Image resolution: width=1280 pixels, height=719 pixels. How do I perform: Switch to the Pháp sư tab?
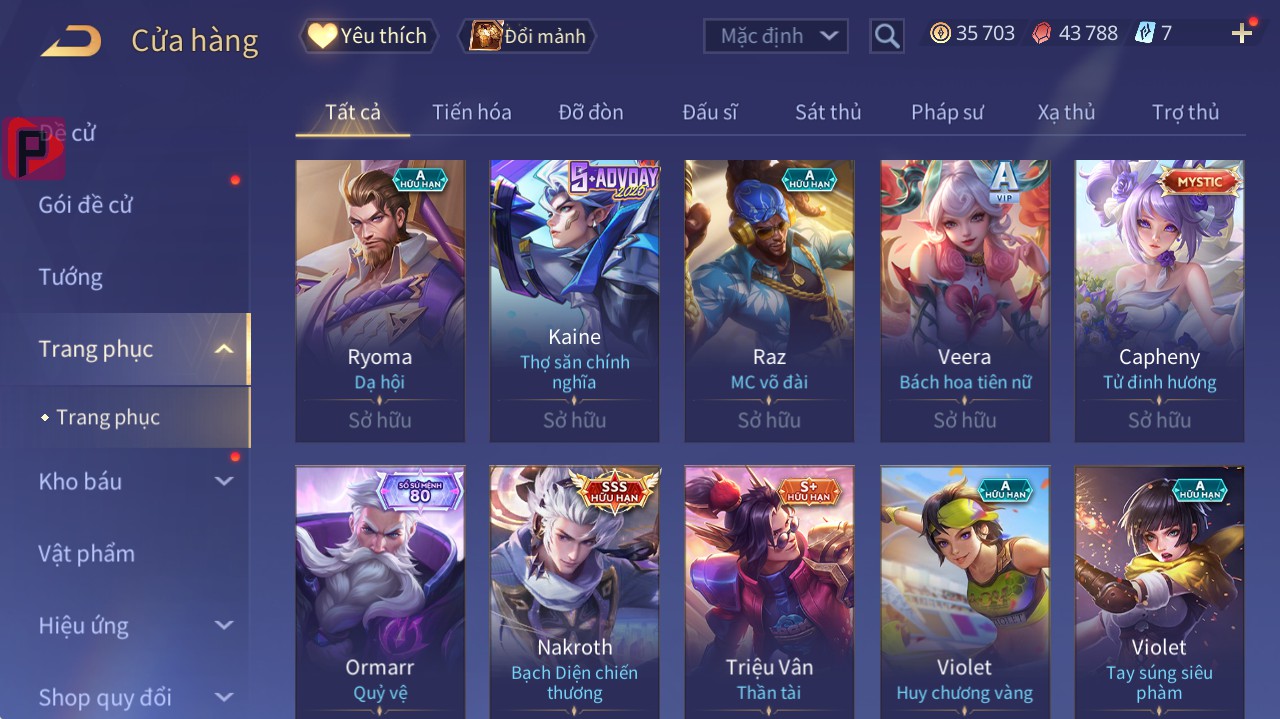pyautogui.click(x=947, y=112)
